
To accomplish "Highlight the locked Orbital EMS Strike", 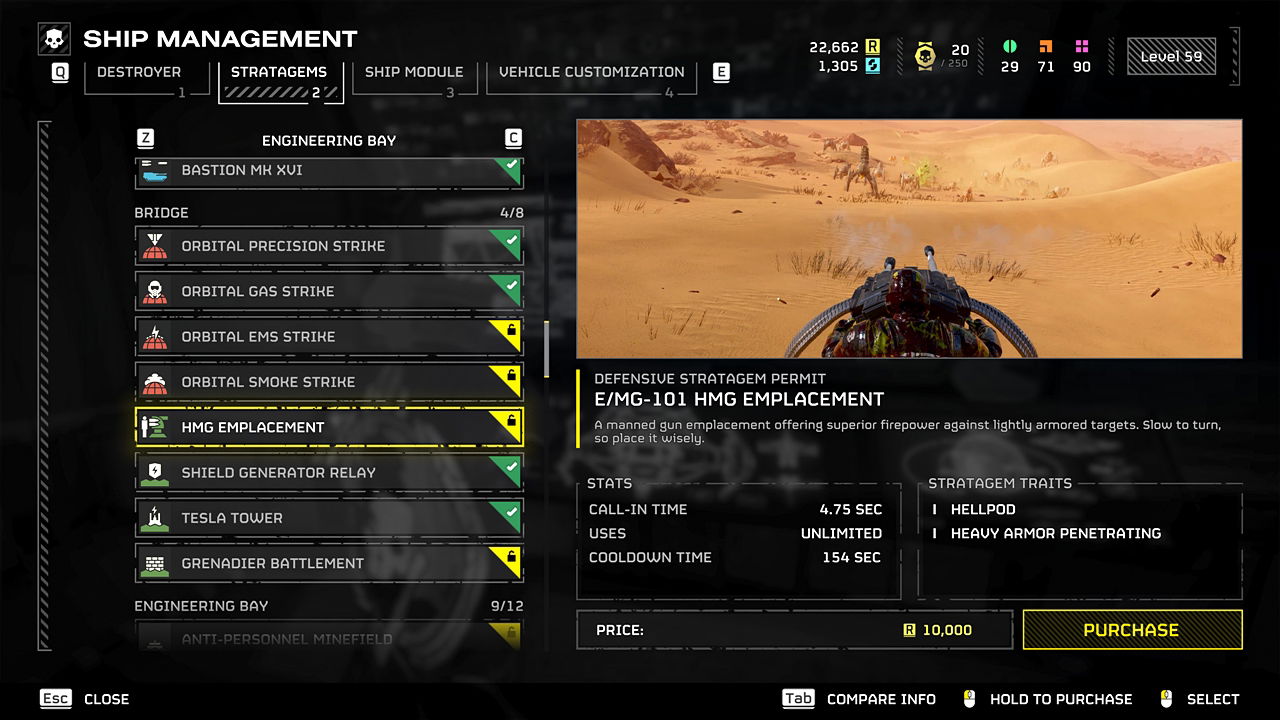I will (x=328, y=337).
